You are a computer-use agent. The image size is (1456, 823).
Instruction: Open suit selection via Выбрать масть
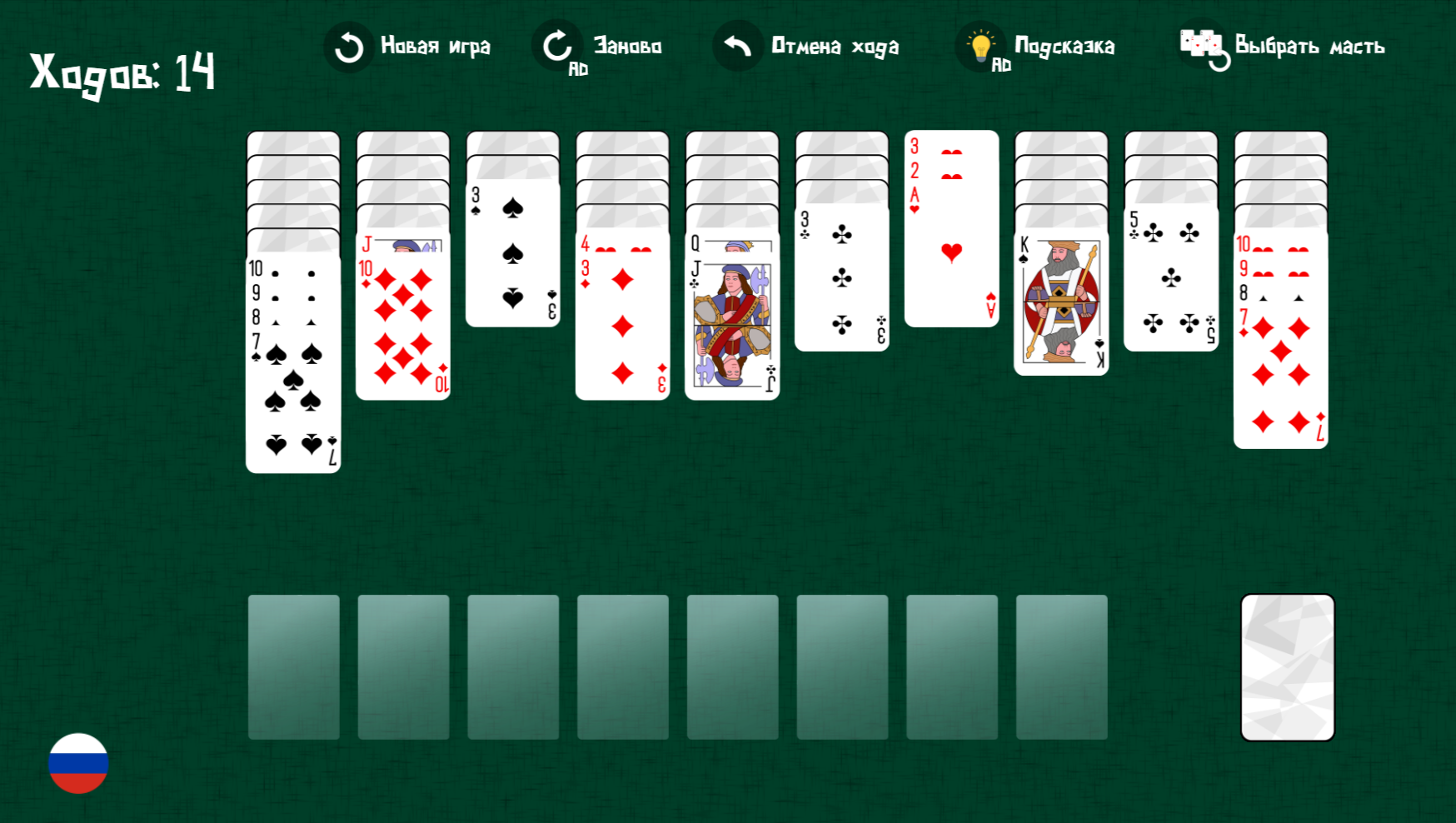point(1308,47)
